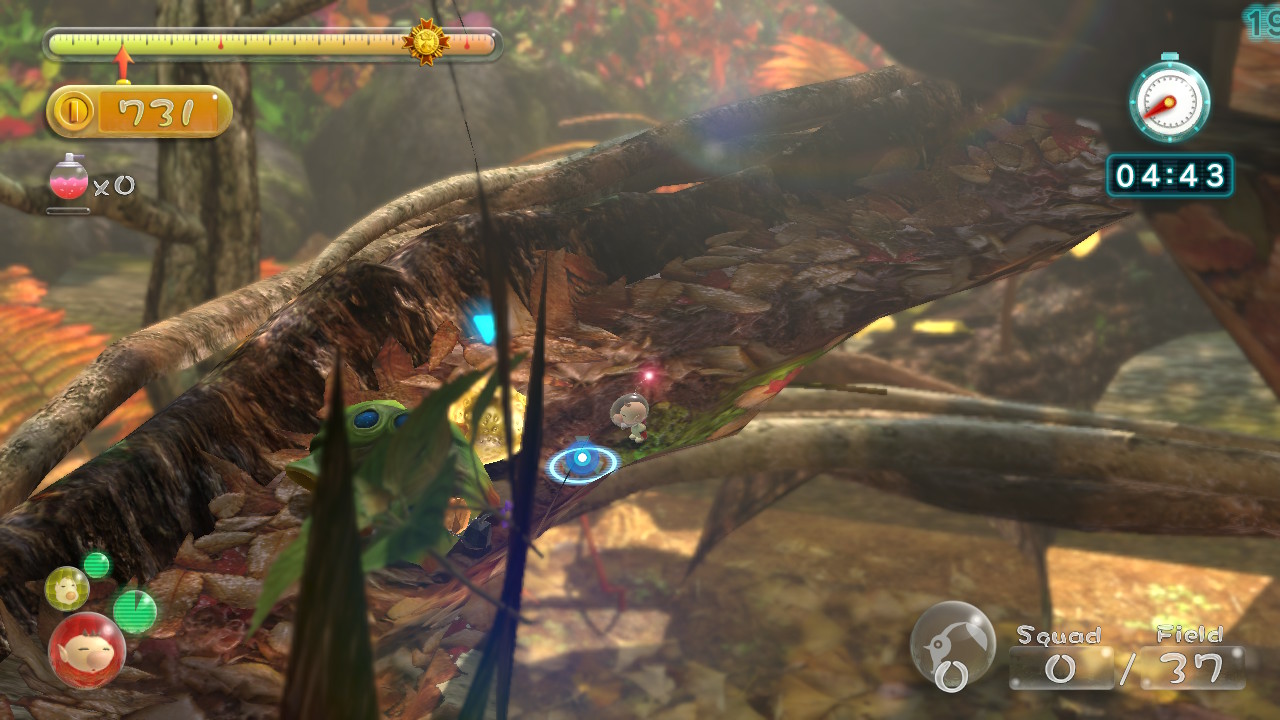The image size is (1280, 720).
Task: Click the Pikmin standby bubble icon
Action: coord(952,645)
